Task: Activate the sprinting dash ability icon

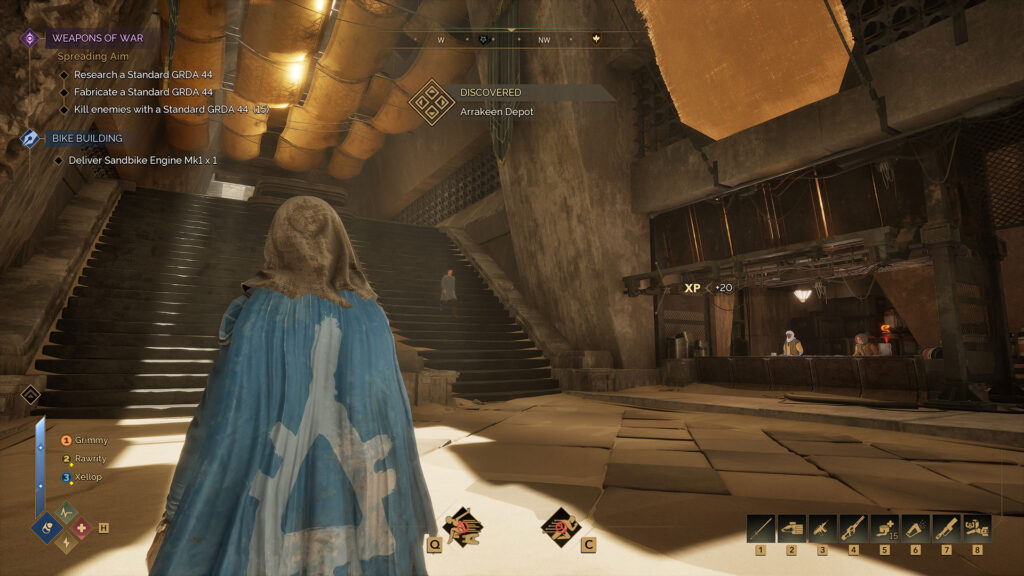Action: [x=561, y=526]
